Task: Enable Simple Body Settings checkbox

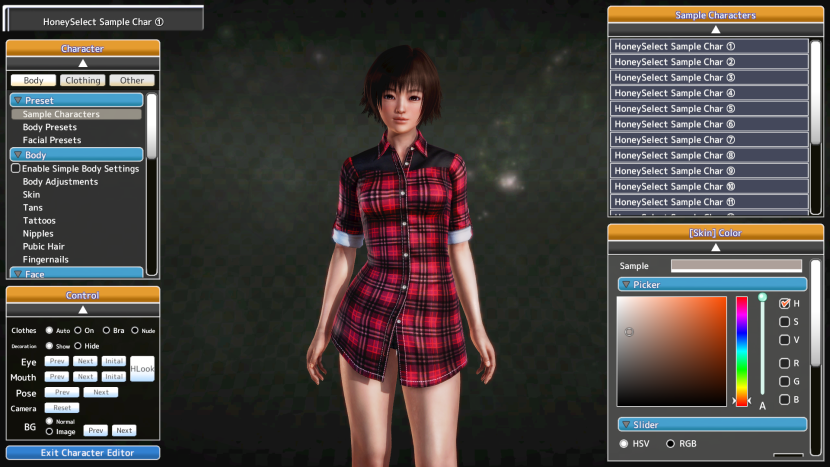Action: pos(16,169)
